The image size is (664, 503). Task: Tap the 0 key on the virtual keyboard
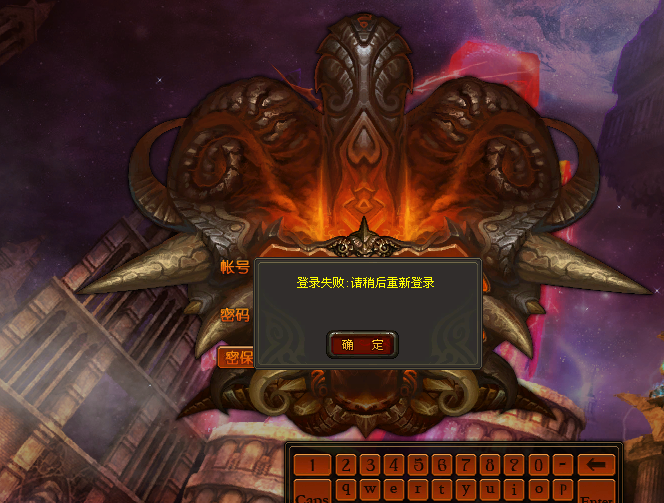pos(538,465)
